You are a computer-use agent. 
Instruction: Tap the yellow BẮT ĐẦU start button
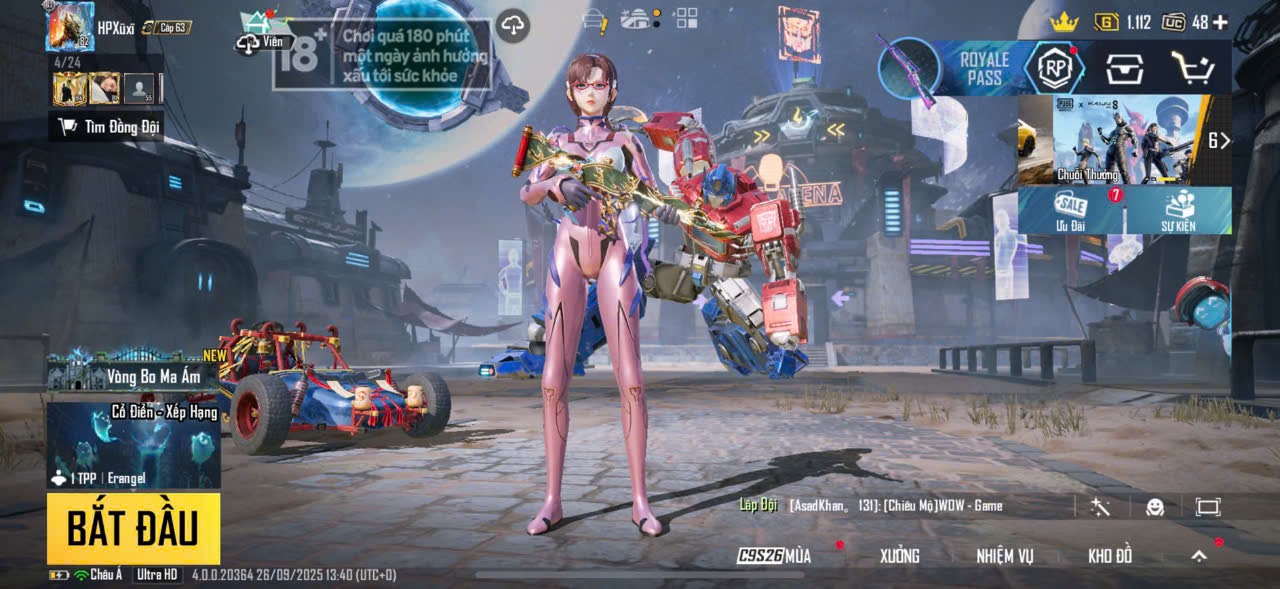pos(133,528)
